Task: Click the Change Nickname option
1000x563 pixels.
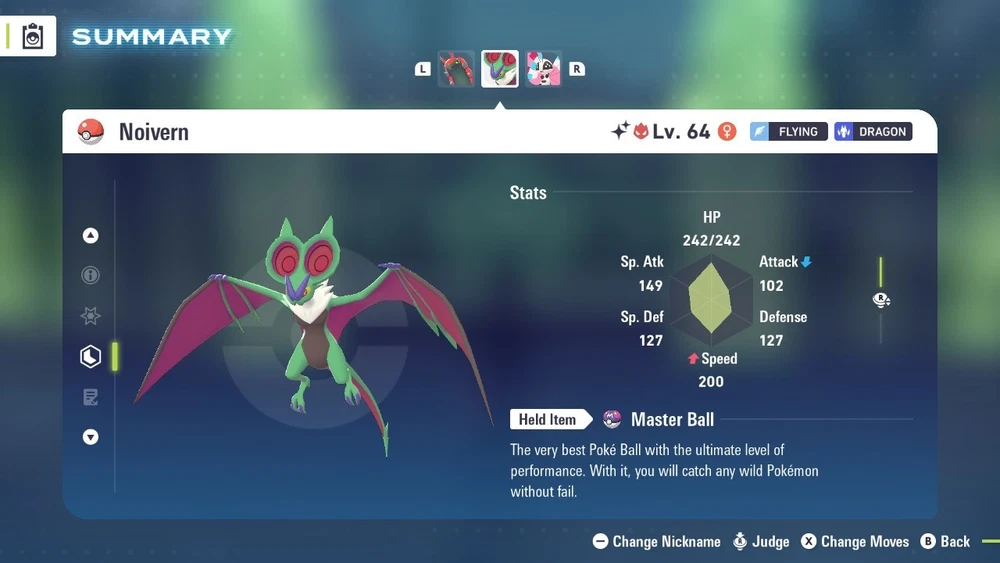Action: 656,541
